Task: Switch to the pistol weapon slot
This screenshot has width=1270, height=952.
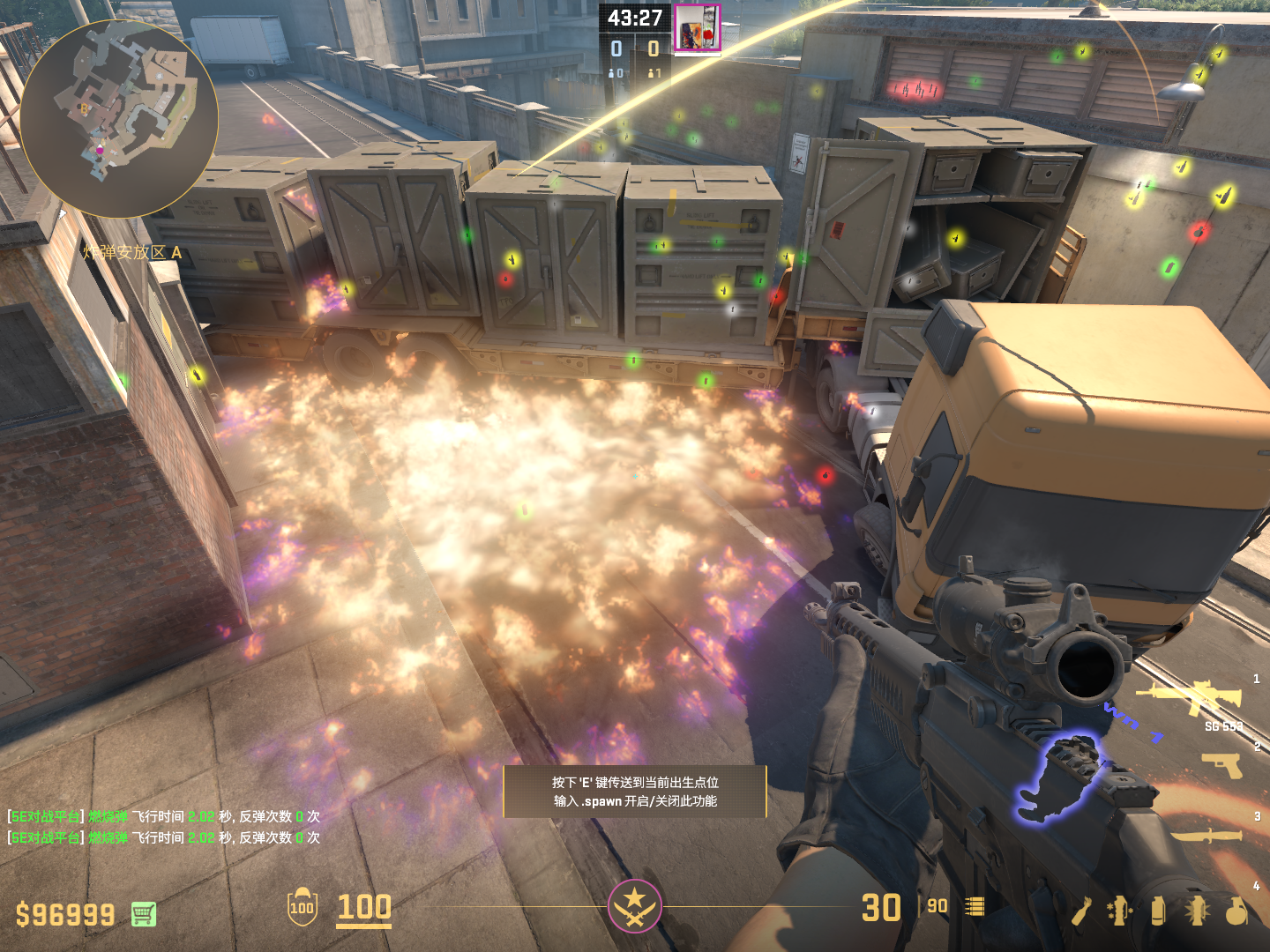Action: 1221,765
